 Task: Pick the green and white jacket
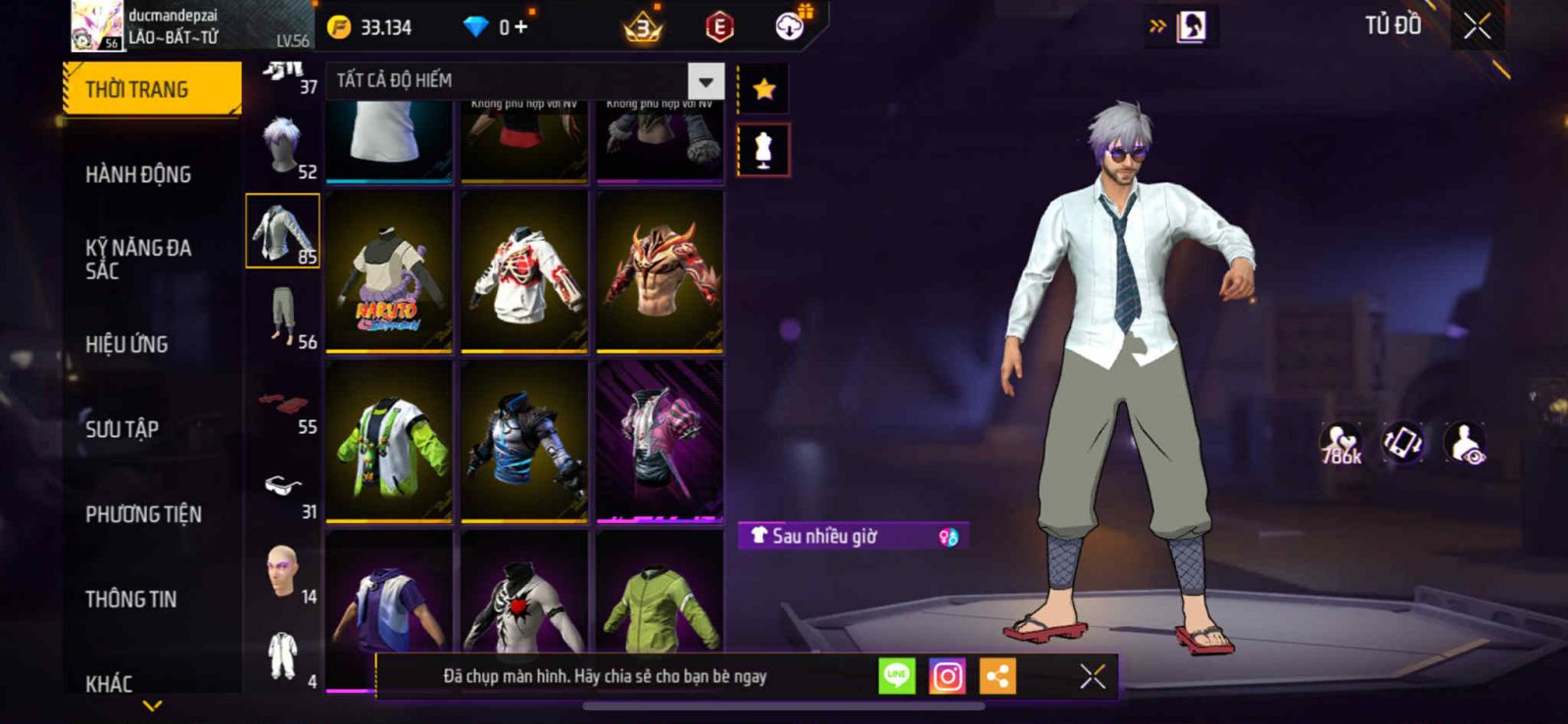coord(389,441)
